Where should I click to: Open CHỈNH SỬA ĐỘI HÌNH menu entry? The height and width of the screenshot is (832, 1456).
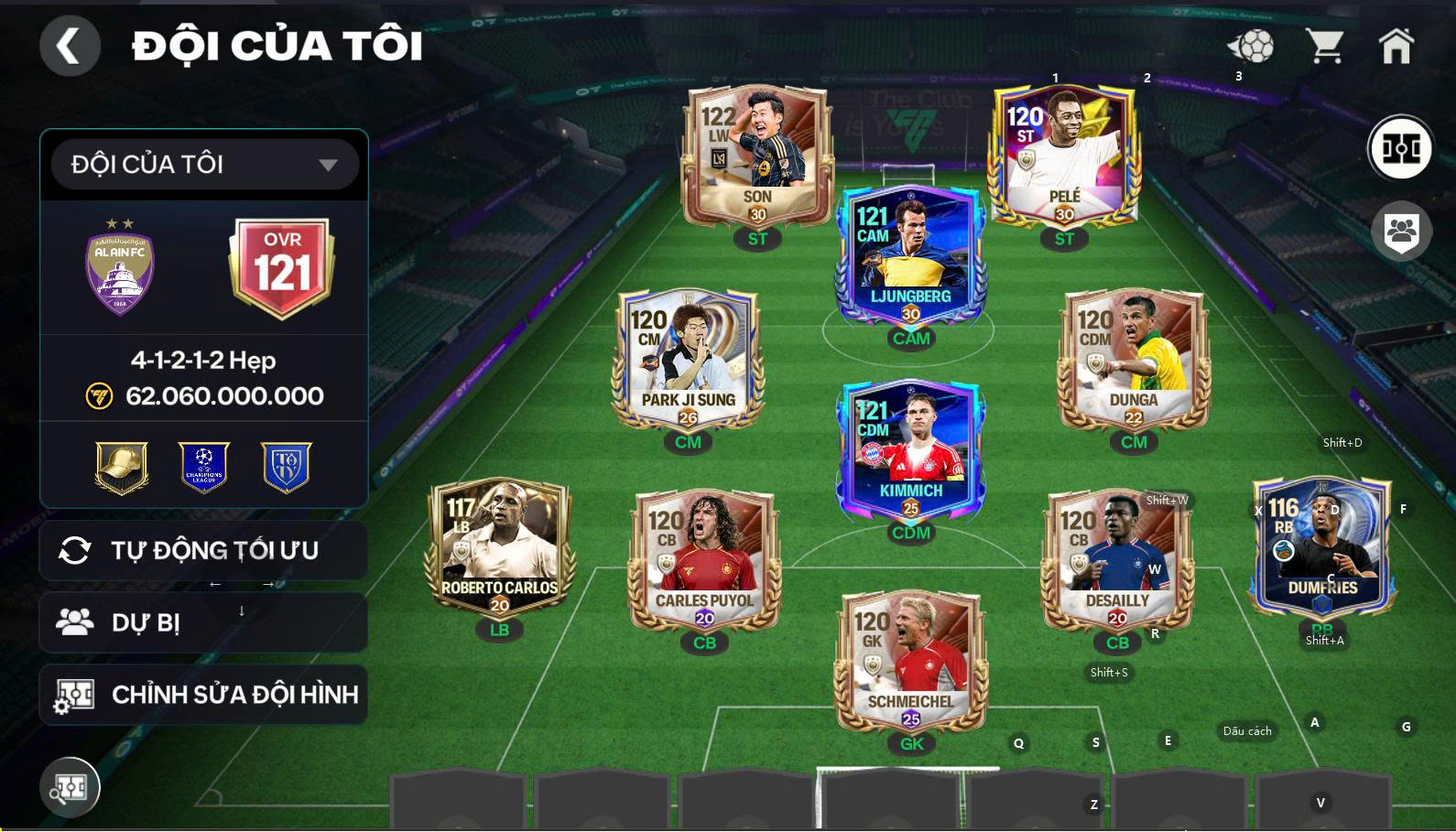click(203, 694)
